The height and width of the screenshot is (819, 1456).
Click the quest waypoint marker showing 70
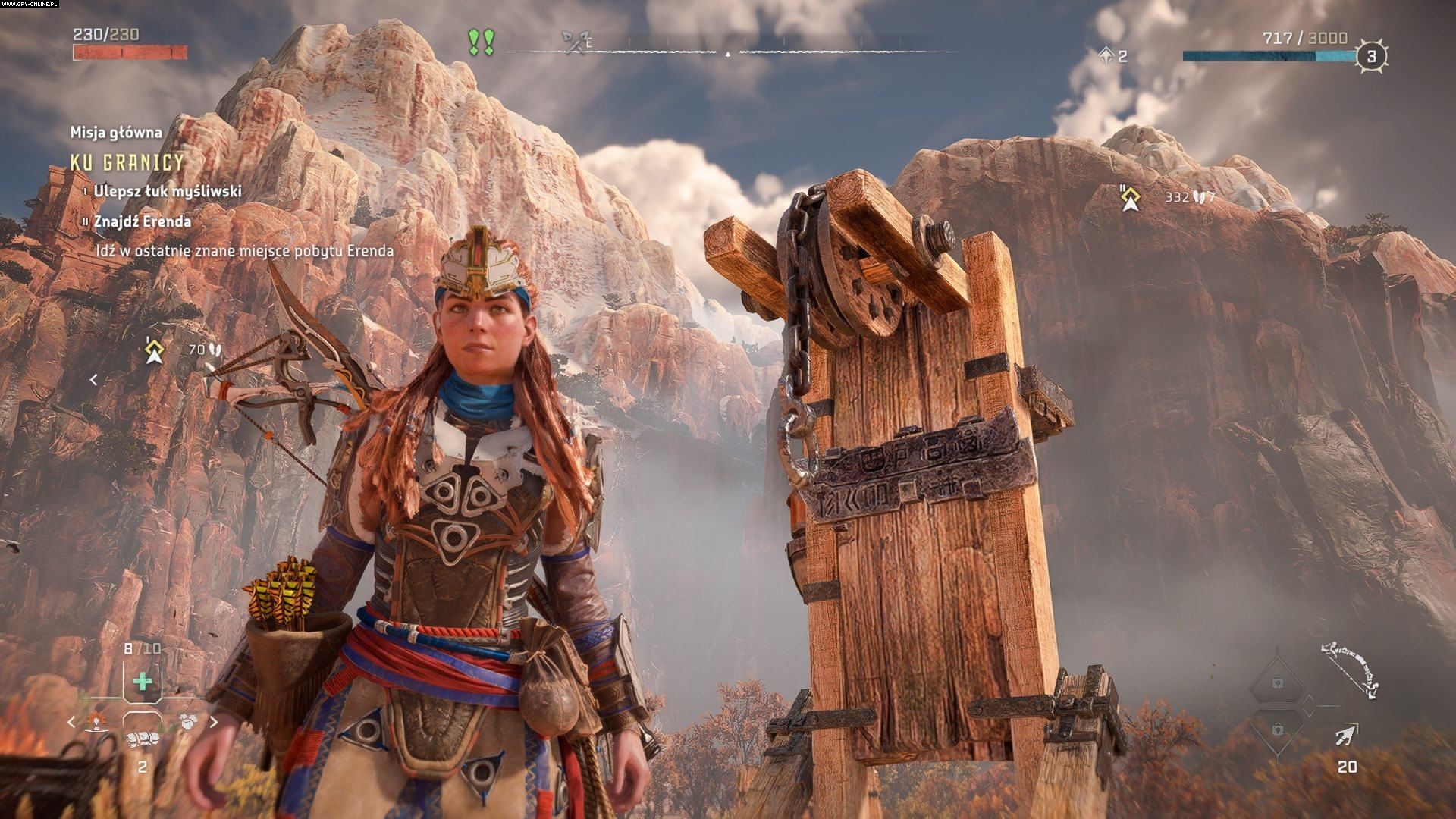(155, 350)
